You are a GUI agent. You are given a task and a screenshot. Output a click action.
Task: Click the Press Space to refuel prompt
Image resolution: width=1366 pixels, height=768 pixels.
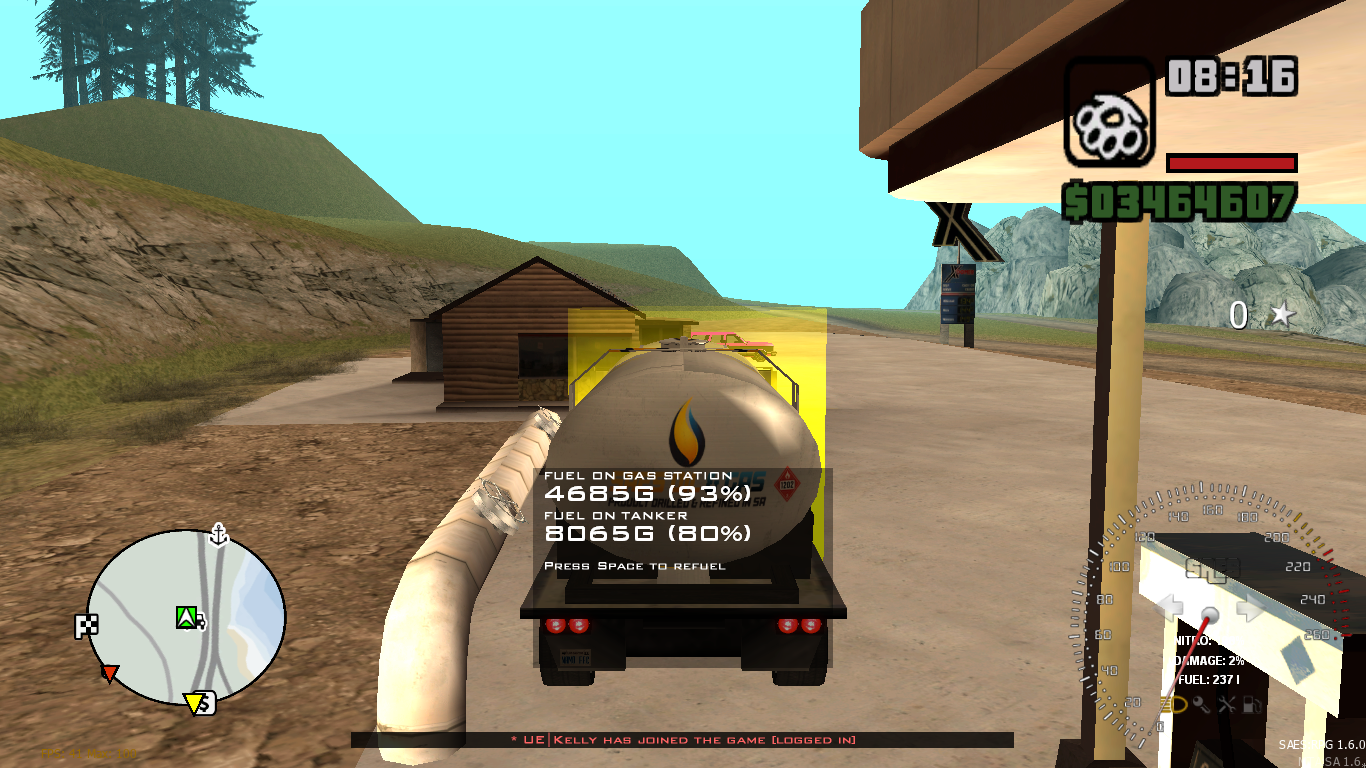[634, 565]
